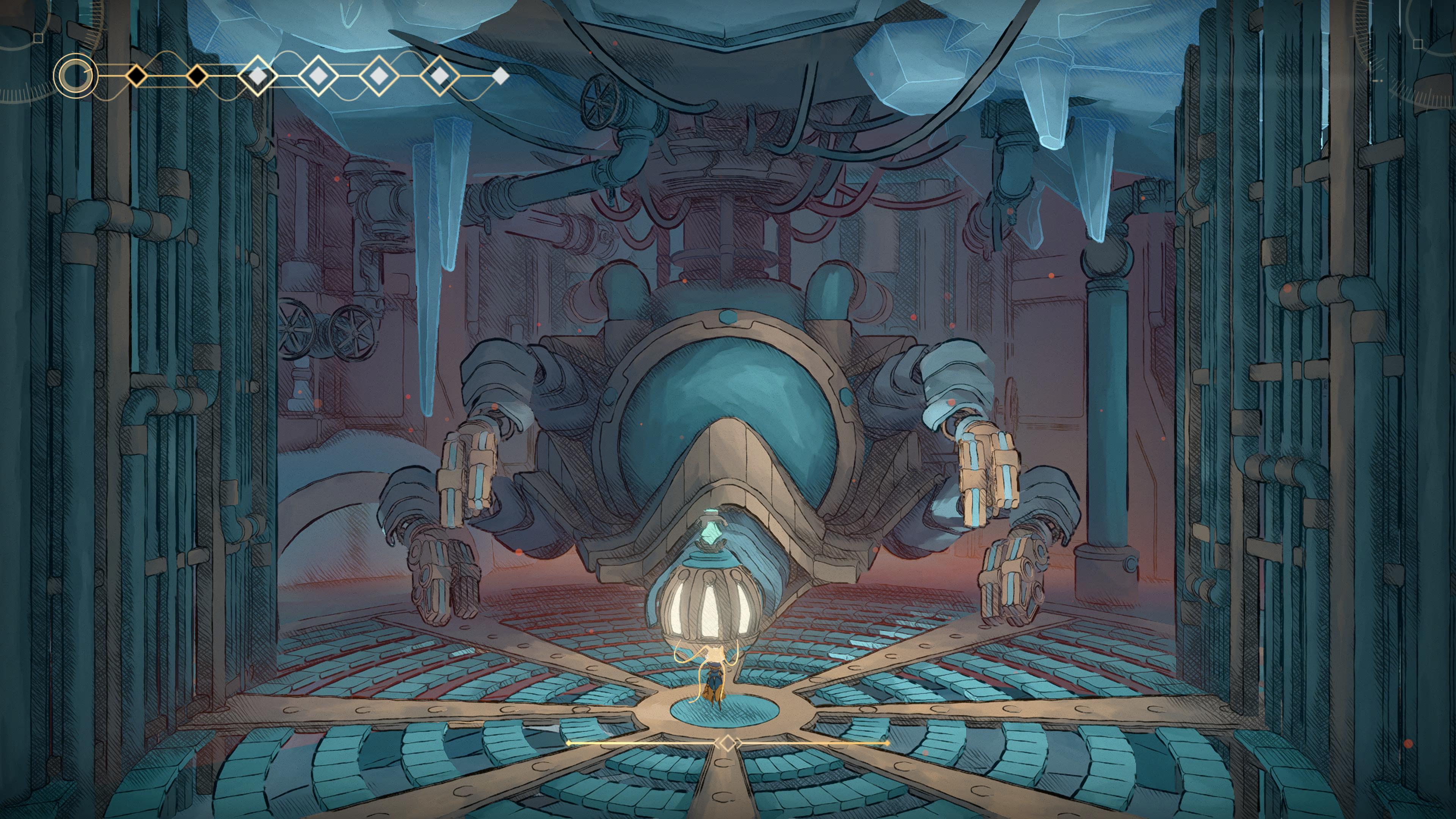Select the first black diamond on the phase tracker
The image size is (1456, 819).
tap(137, 76)
